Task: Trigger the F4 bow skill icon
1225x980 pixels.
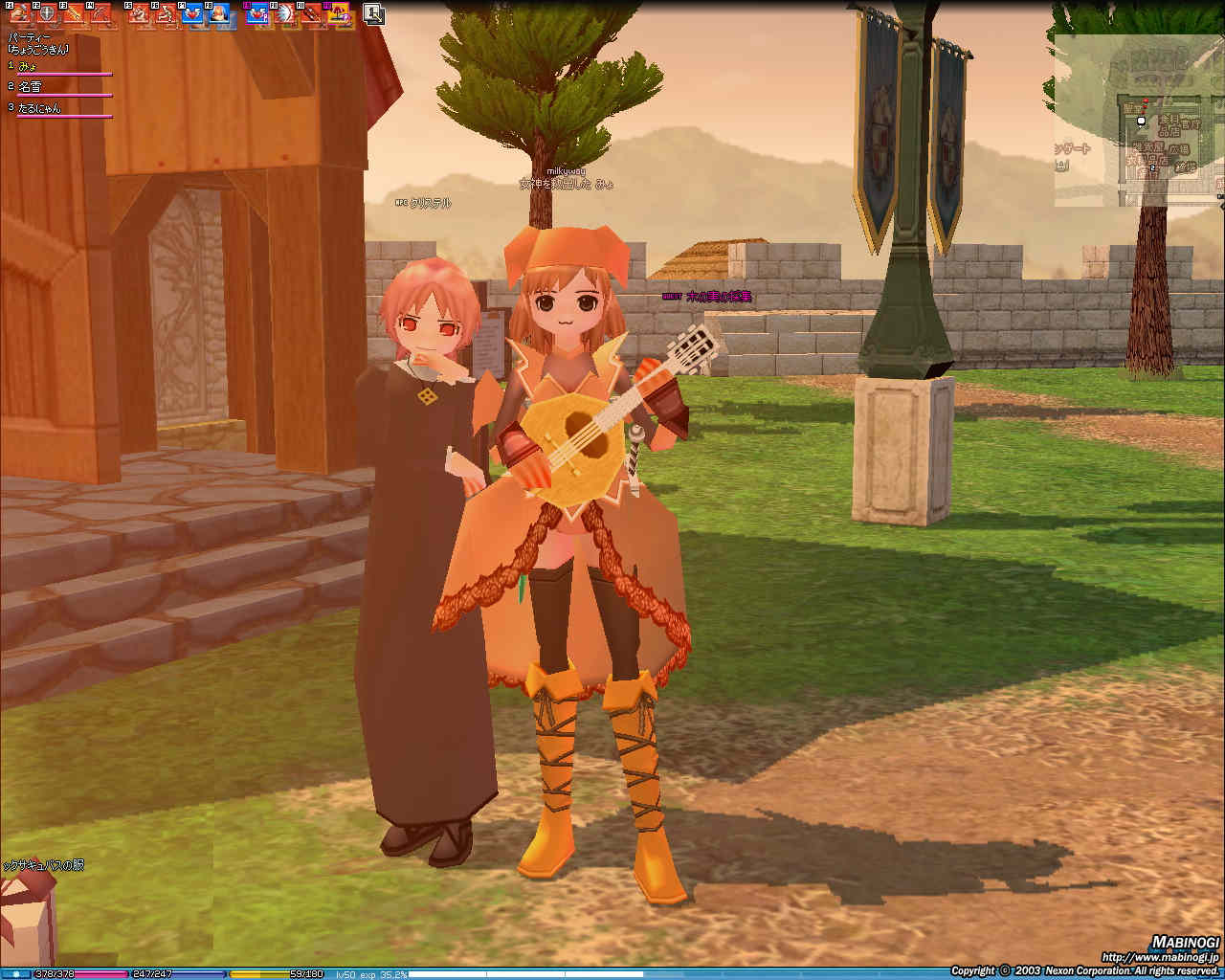Action: pyautogui.click(x=100, y=13)
